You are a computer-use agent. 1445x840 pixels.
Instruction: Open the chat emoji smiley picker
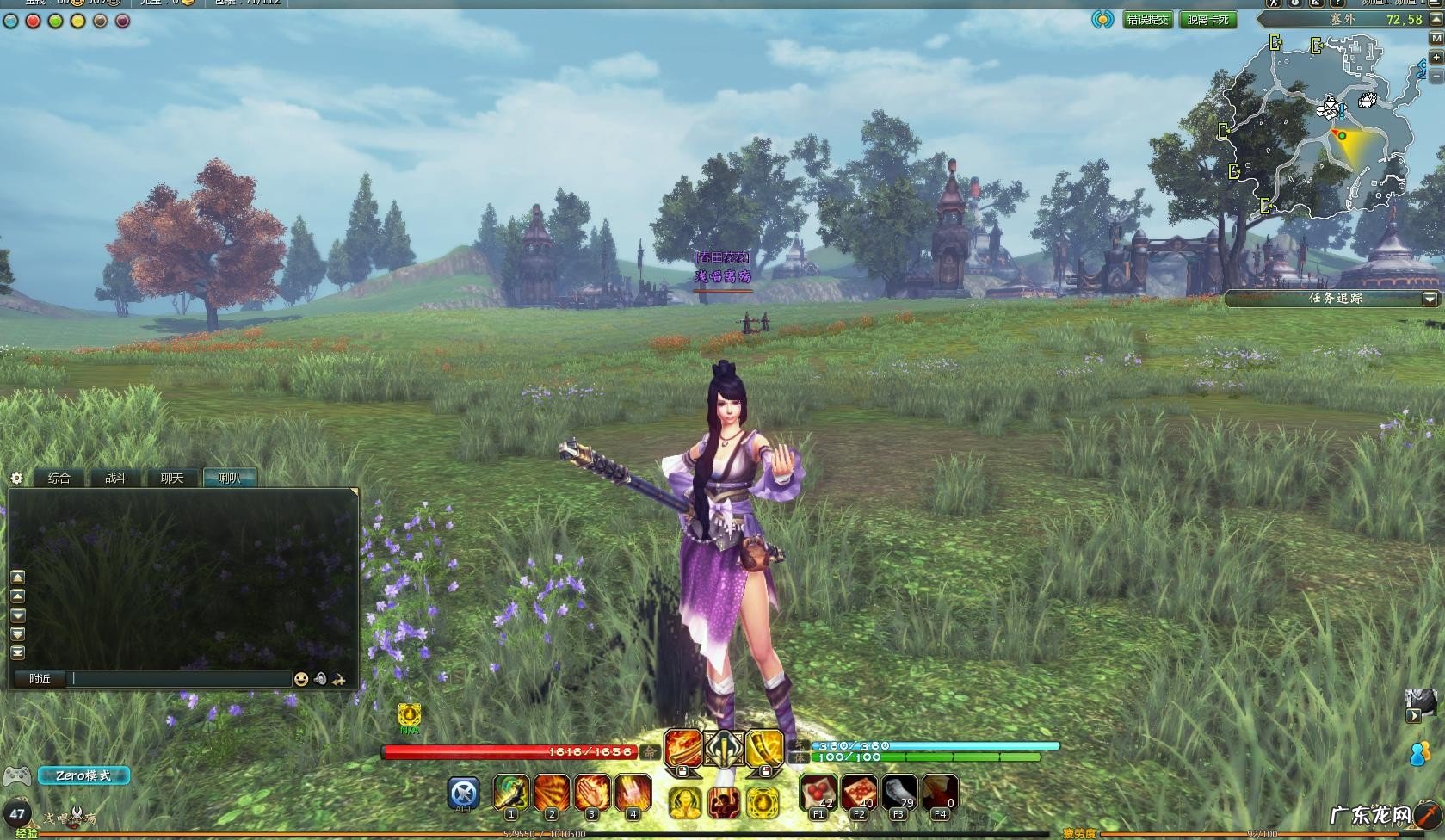pyautogui.click(x=300, y=679)
